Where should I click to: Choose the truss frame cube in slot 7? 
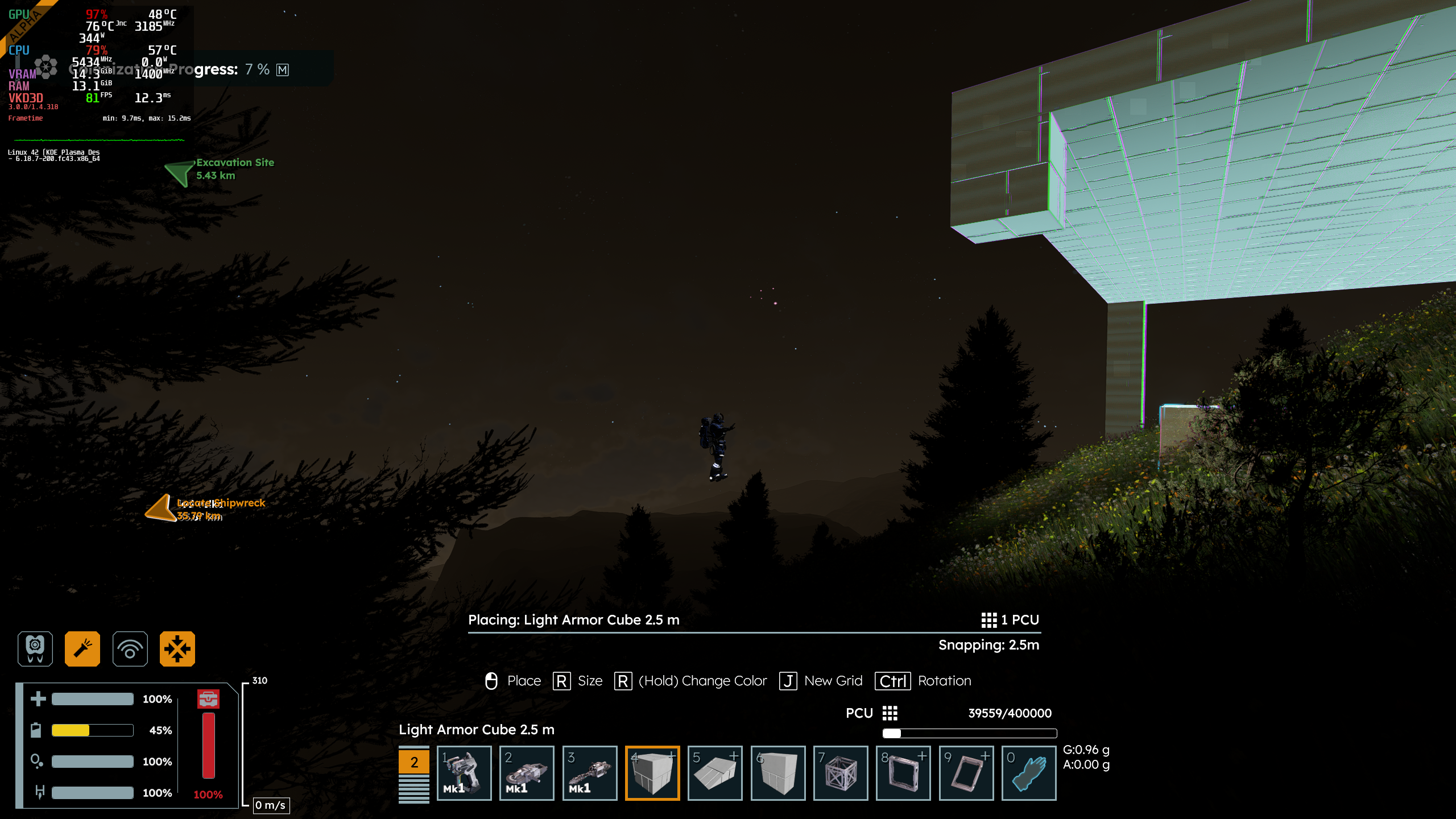[x=840, y=772]
